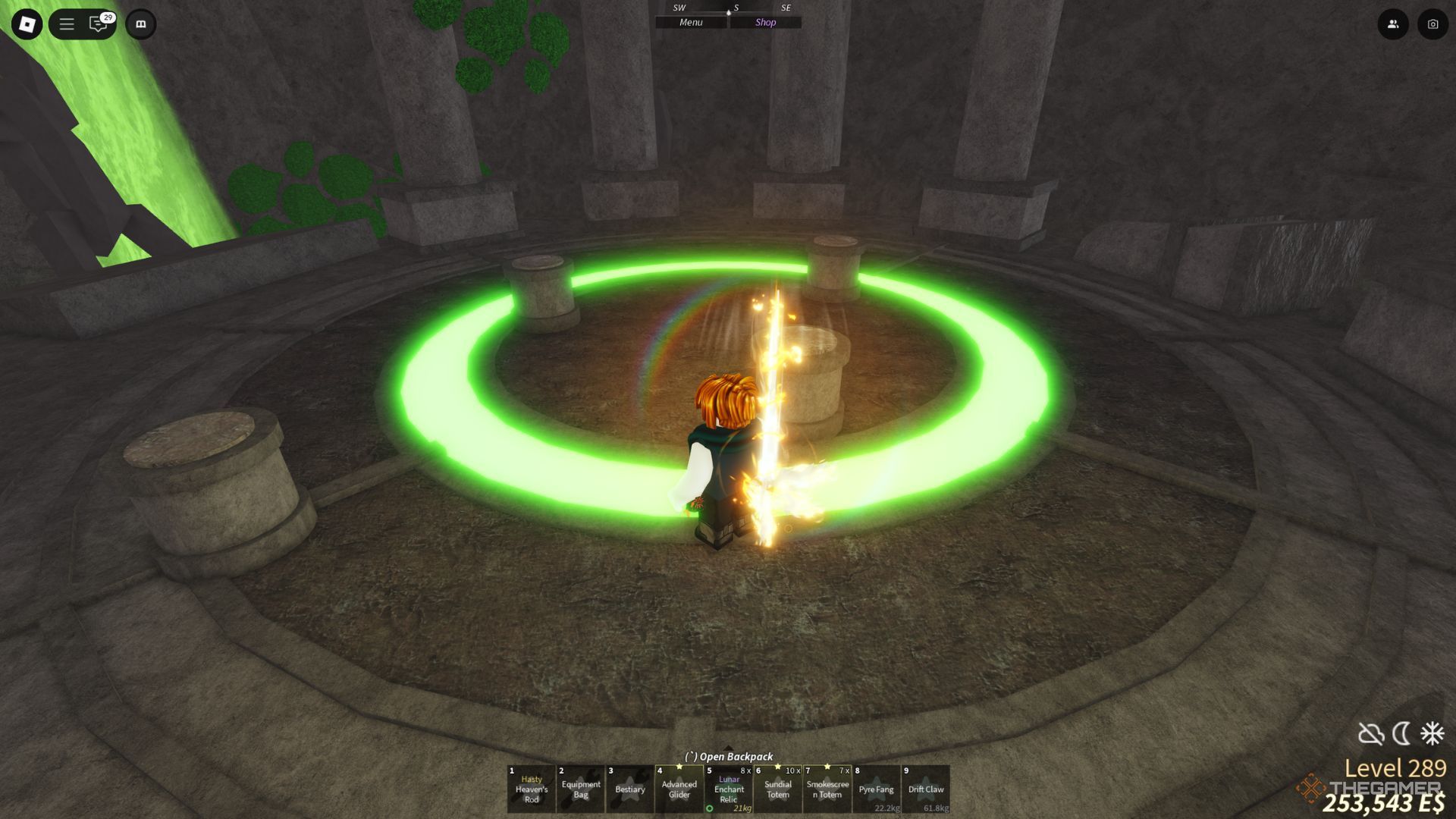This screenshot has width=1456, height=819.
Task: Open the hamburger list menu
Action: tap(67, 24)
